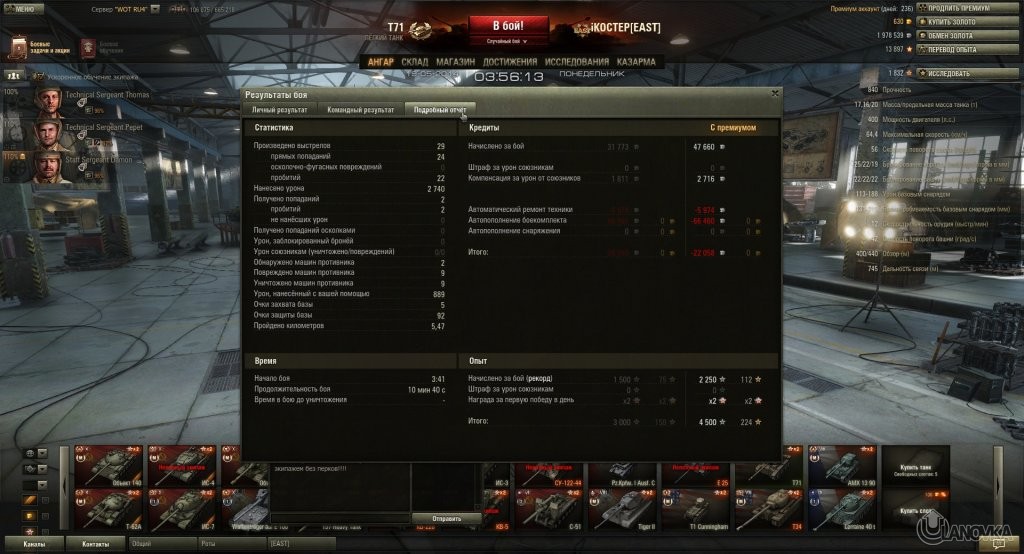Go to the Казарма section
Screen dimensions: 1024x554
pyautogui.click(x=636, y=62)
